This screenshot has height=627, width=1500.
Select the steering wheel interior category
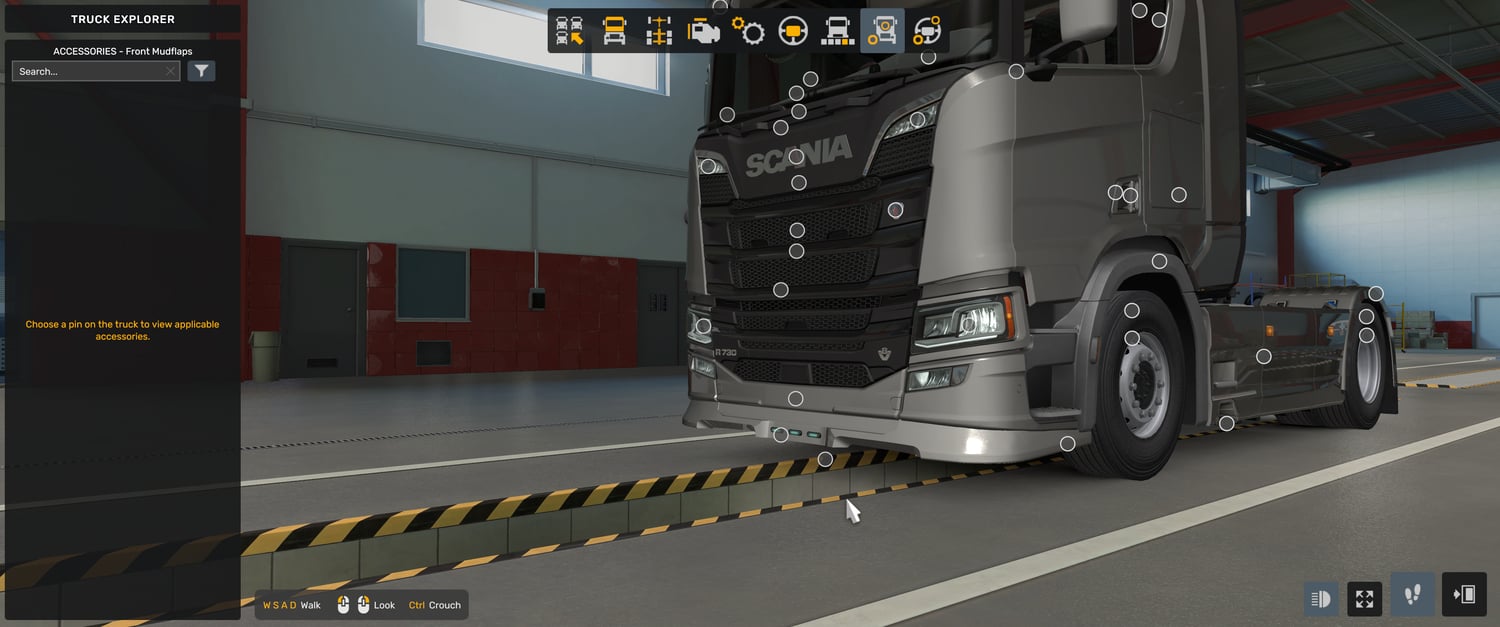point(793,31)
